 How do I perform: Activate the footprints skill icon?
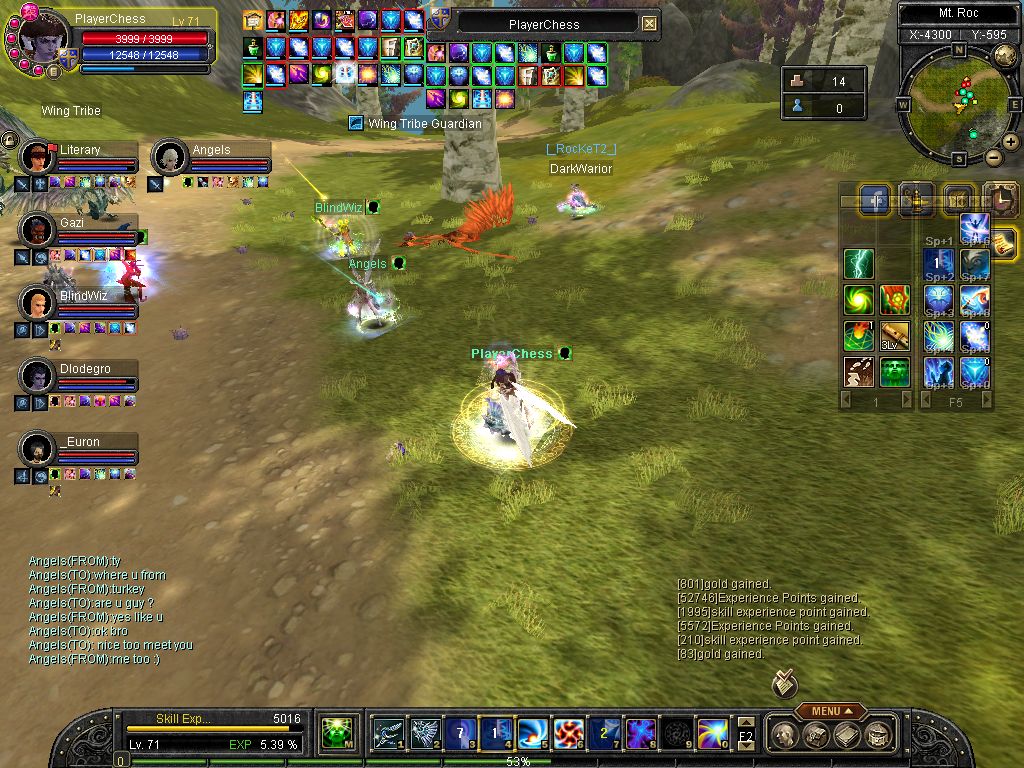[859, 372]
